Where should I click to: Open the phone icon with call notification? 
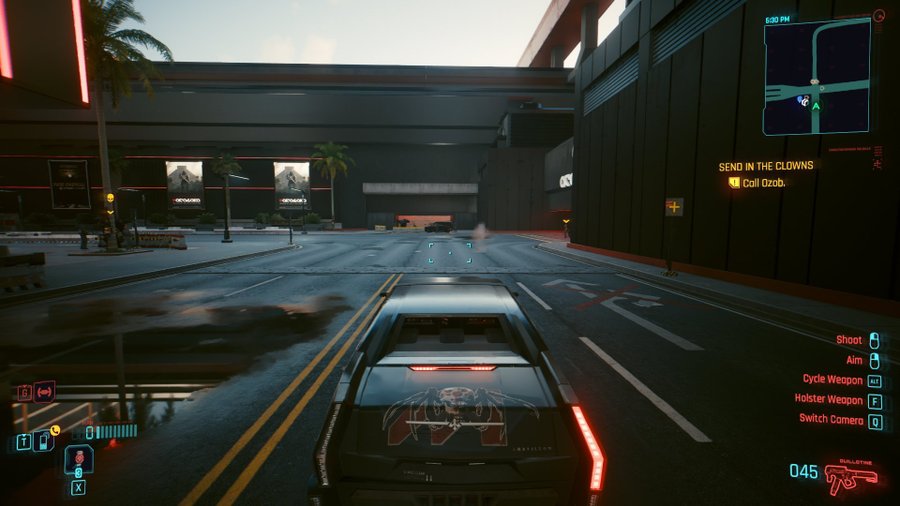(43, 439)
